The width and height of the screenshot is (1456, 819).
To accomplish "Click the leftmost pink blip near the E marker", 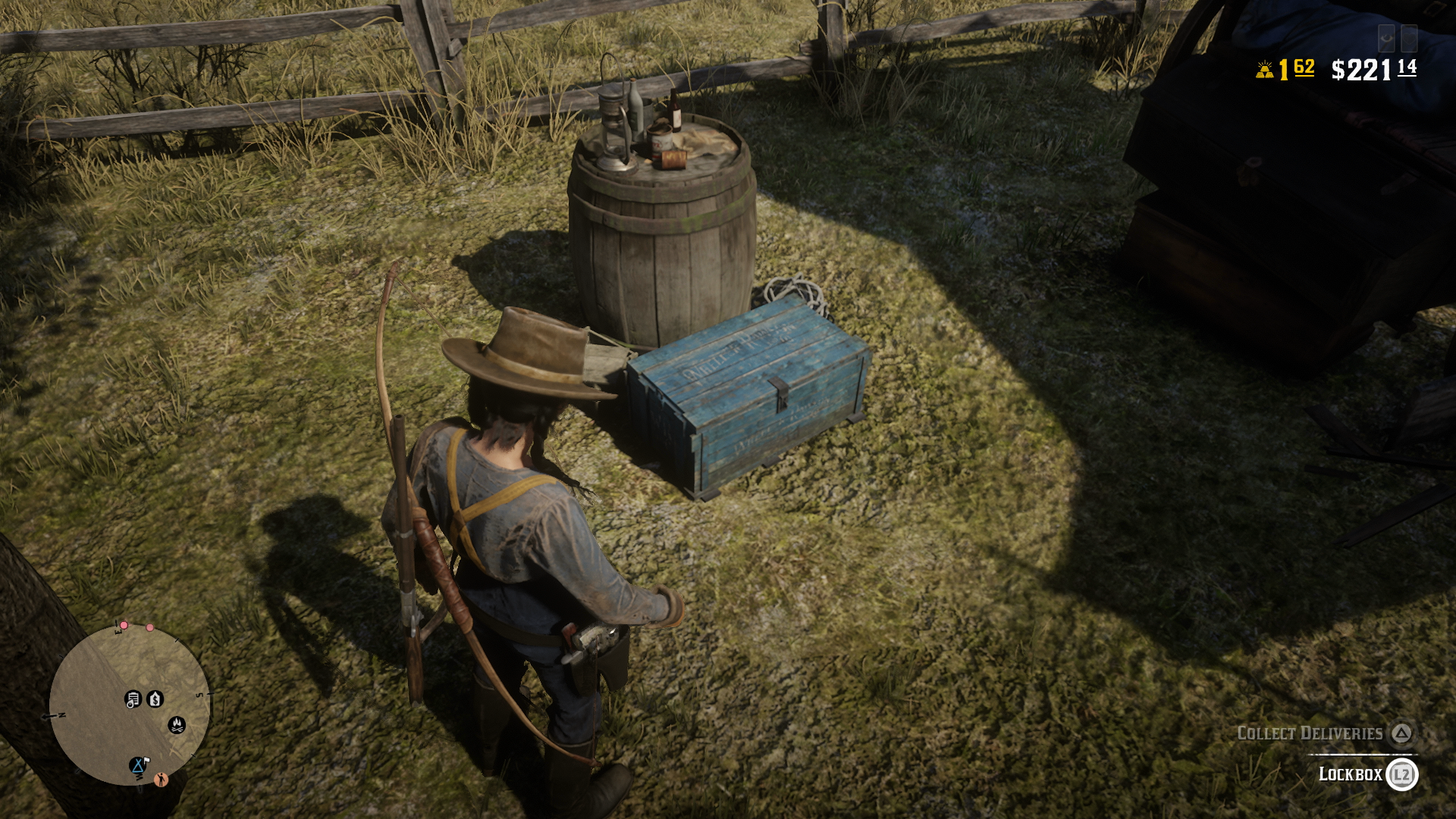I will 124,626.
